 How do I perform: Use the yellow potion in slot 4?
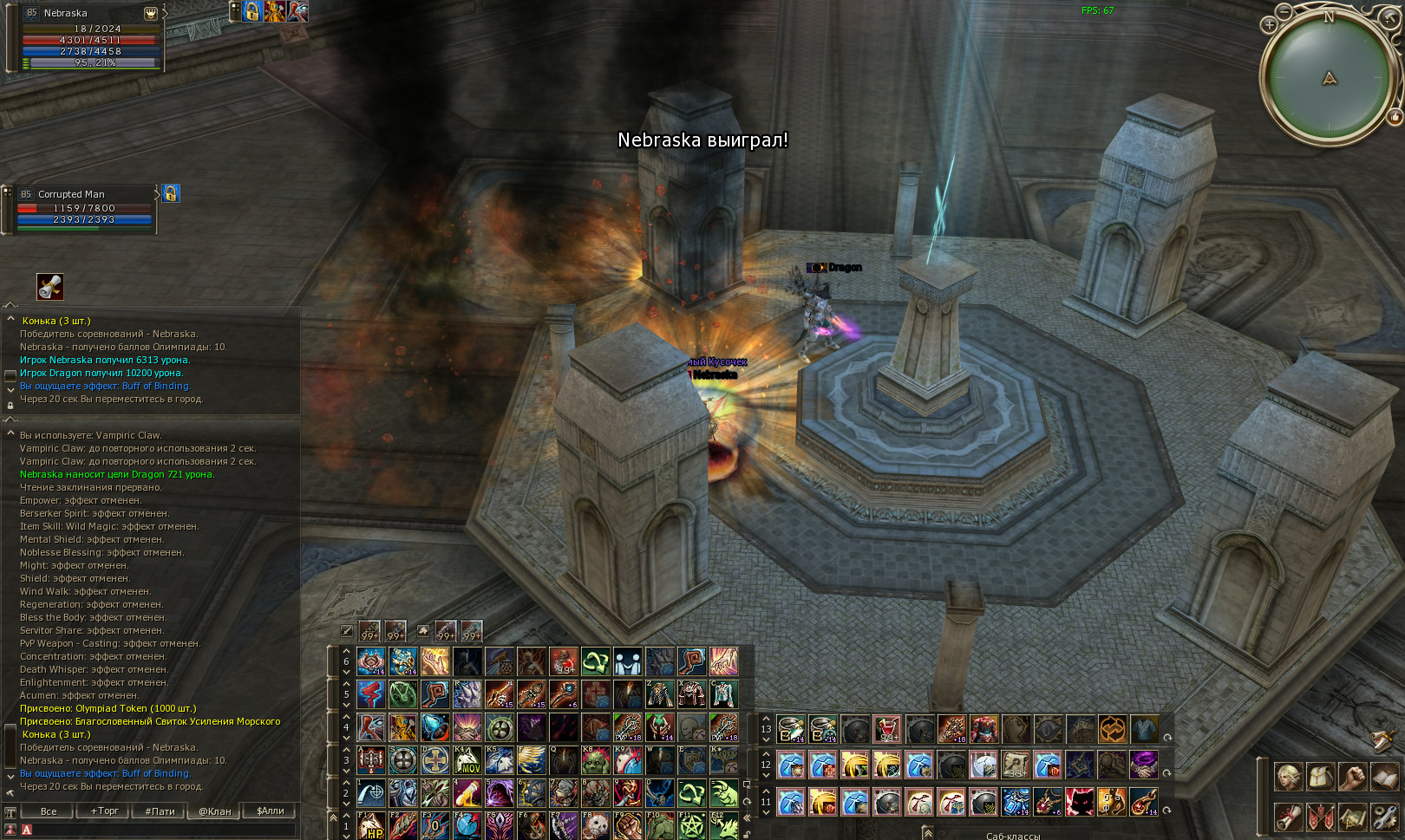pyautogui.click(x=467, y=793)
